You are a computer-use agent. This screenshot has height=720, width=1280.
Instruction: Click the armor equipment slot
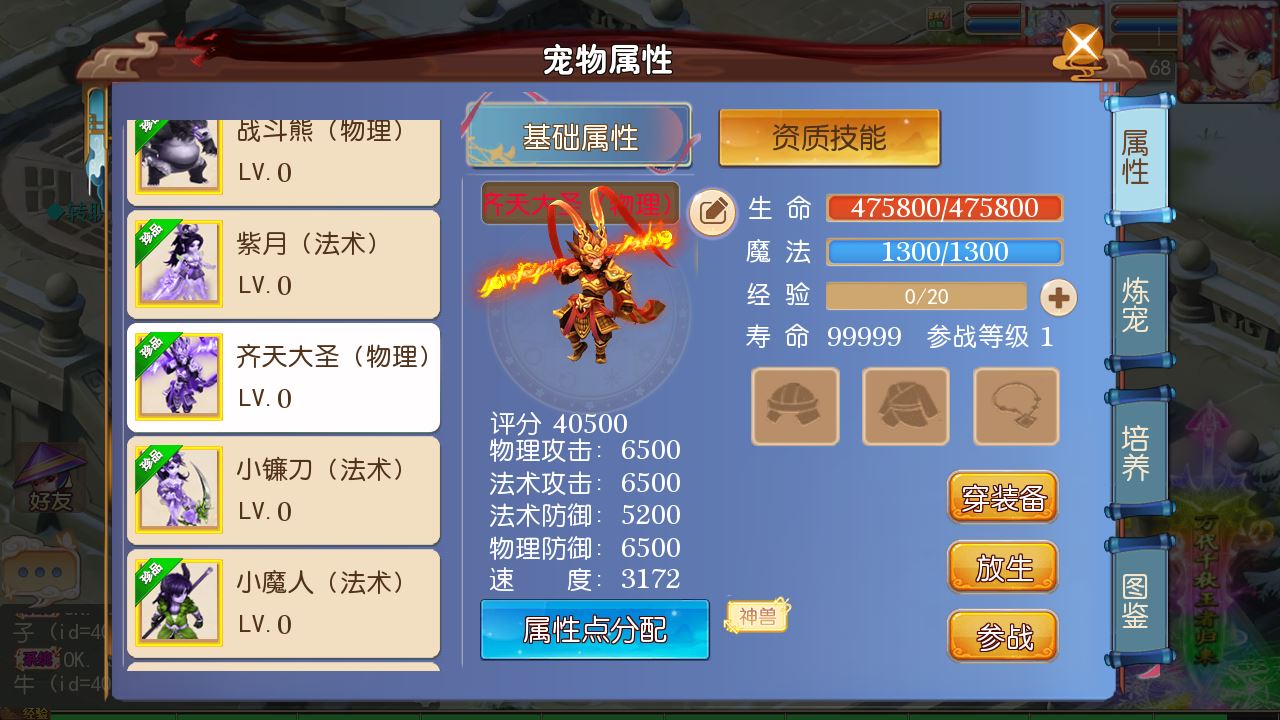[x=905, y=406]
